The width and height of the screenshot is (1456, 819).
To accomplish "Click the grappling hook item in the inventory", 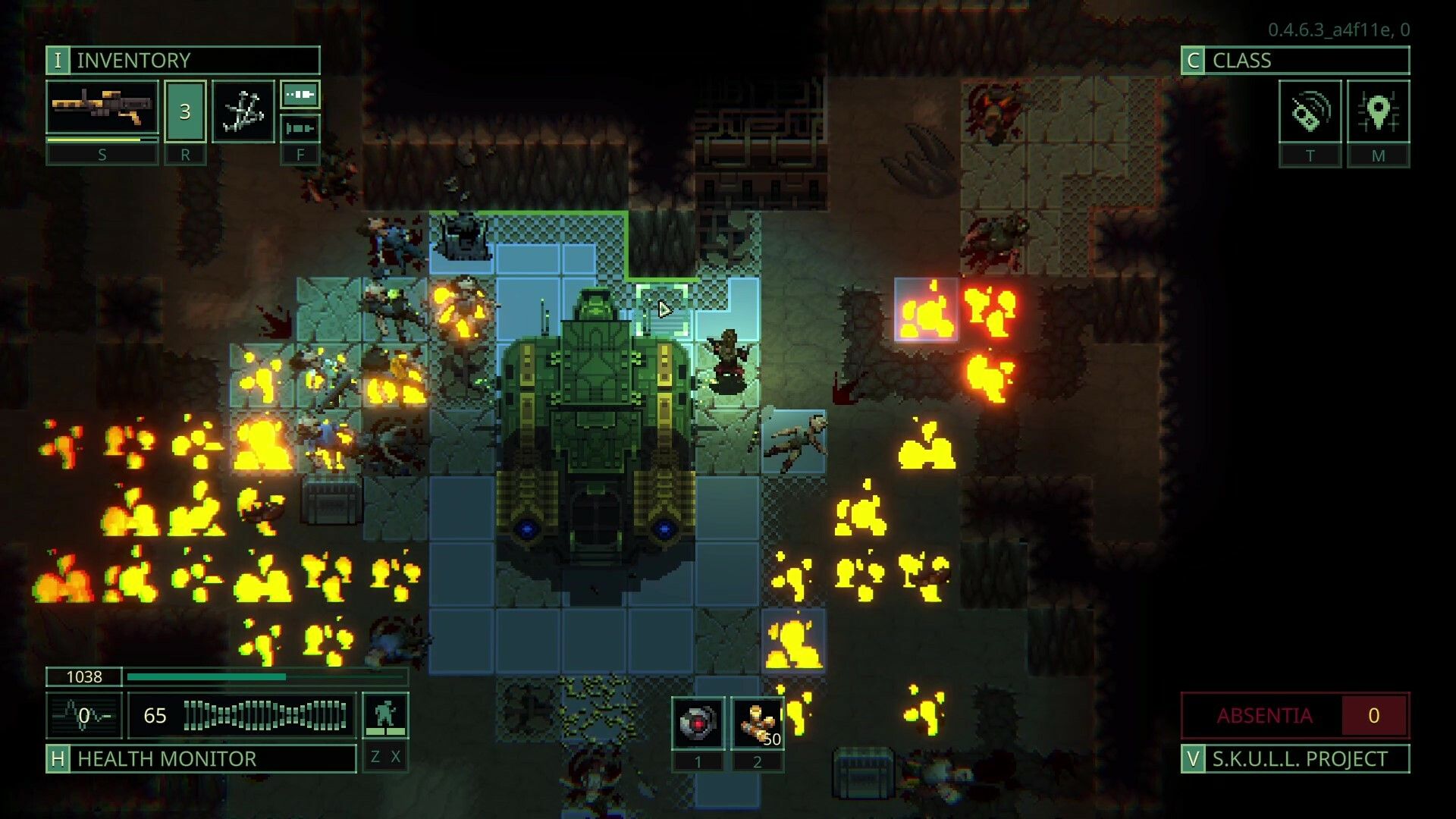I will (x=243, y=111).
